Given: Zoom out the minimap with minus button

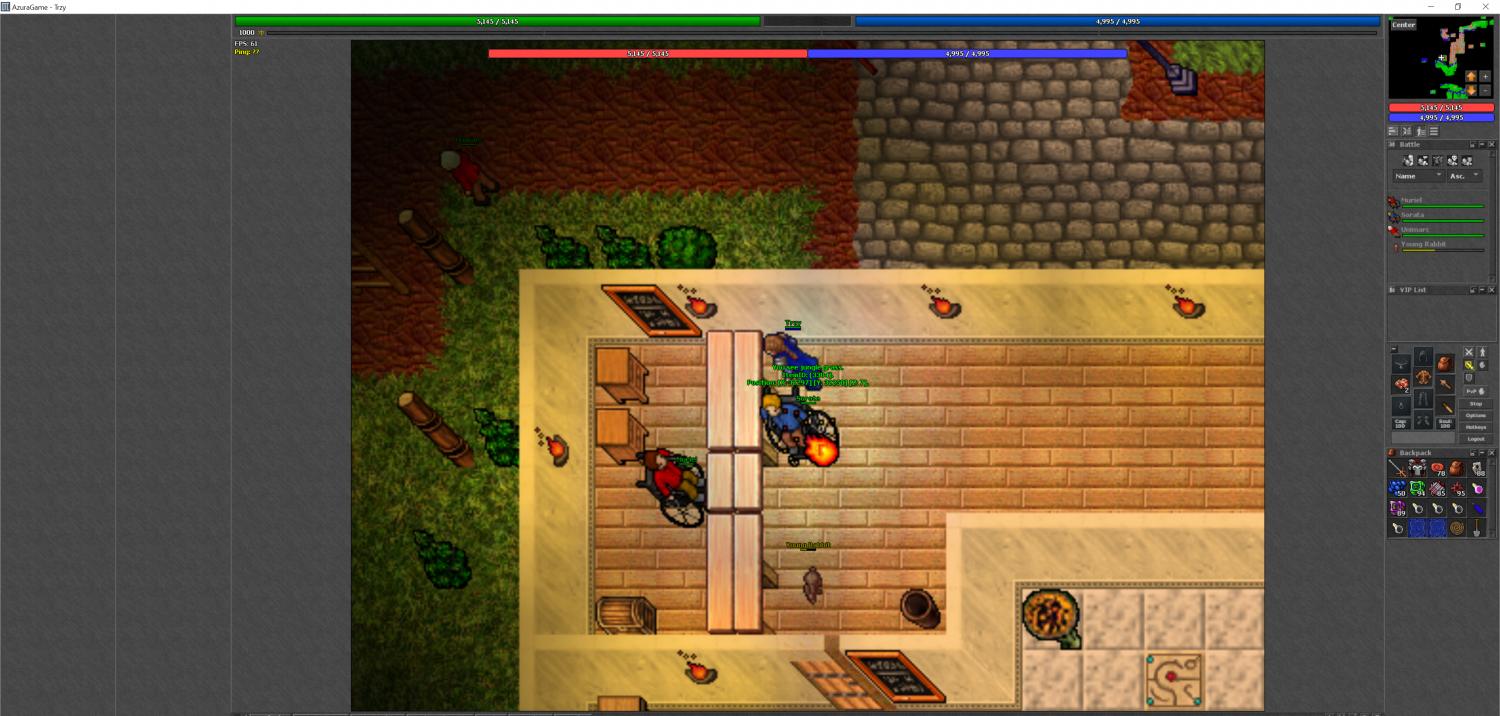Looking at the screenshot, I should coord(1485,90).
